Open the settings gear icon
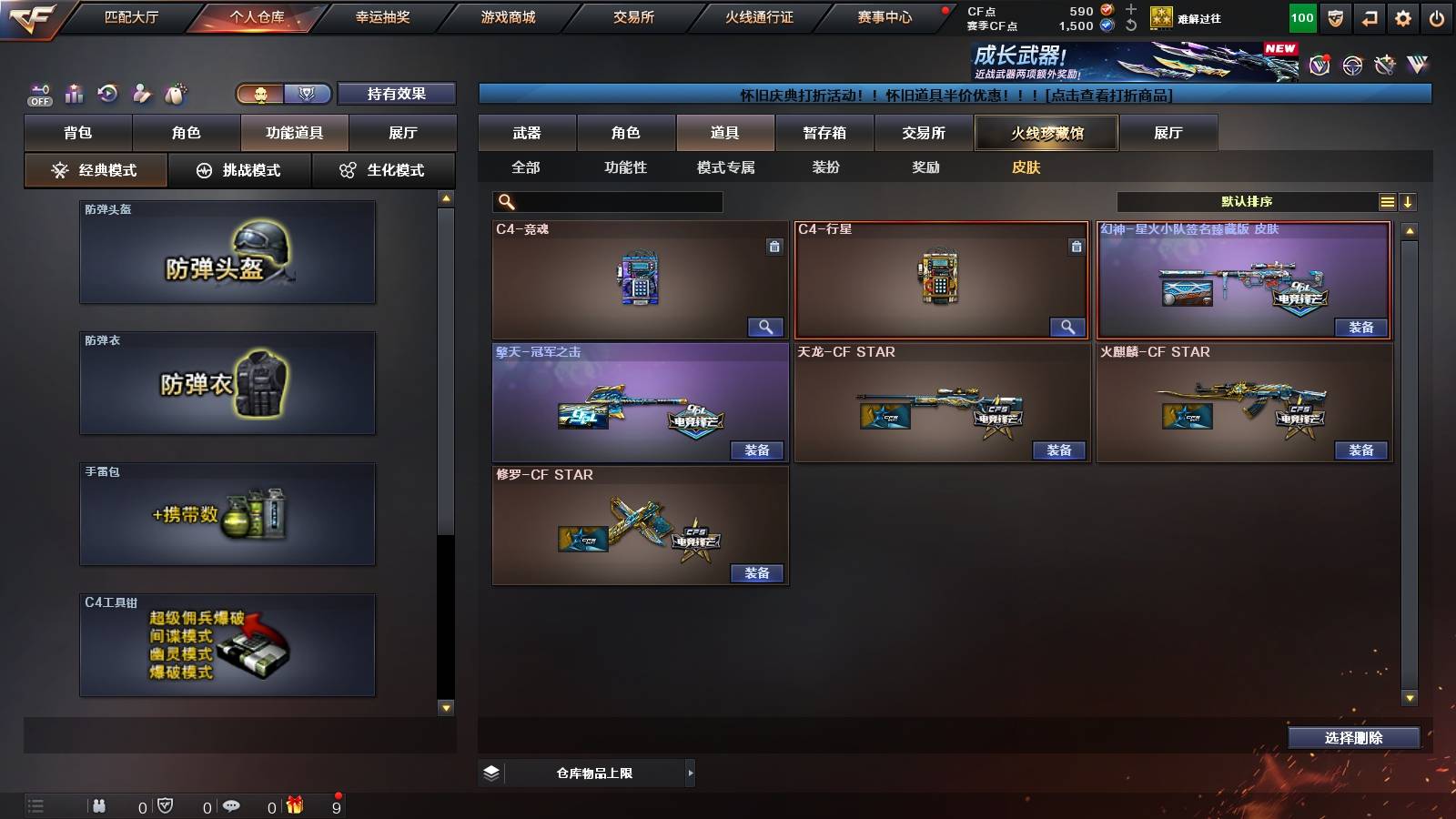The height and width of the screenshot is (819, 1456). pyautogui.click(x=1403, y=16)
